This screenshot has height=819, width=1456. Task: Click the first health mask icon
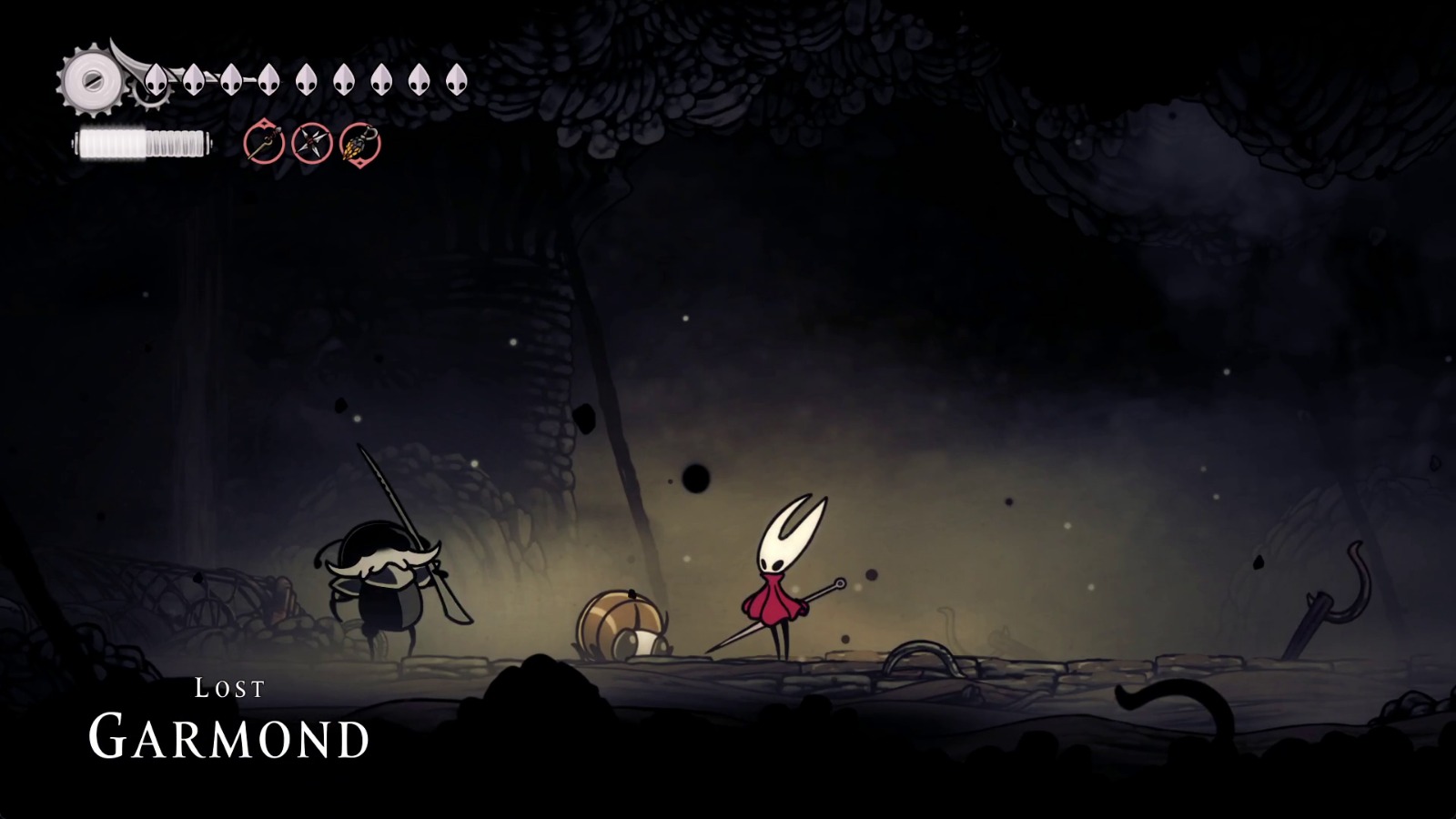156,80
